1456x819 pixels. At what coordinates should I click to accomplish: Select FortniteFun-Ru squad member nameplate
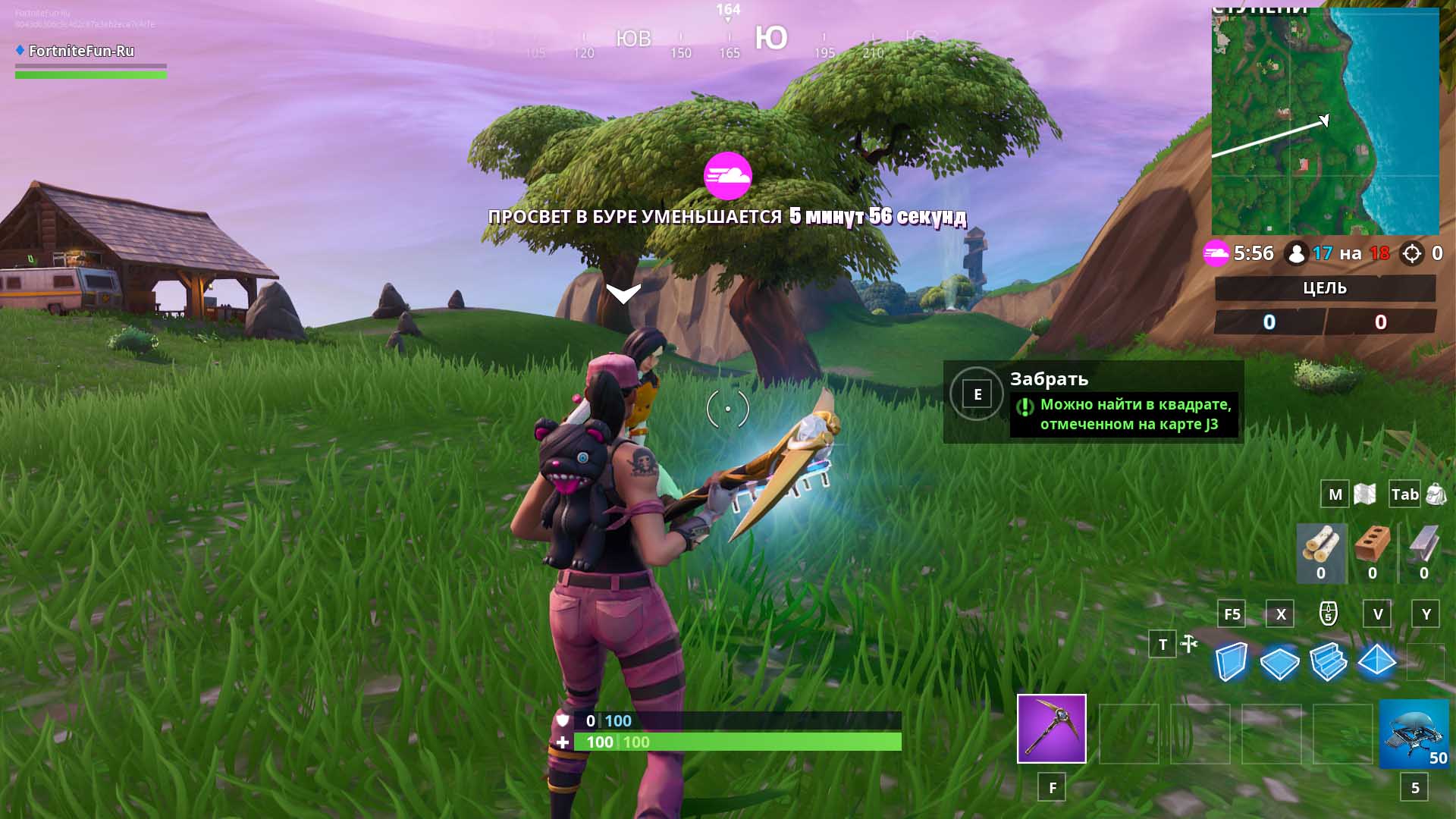81,52
